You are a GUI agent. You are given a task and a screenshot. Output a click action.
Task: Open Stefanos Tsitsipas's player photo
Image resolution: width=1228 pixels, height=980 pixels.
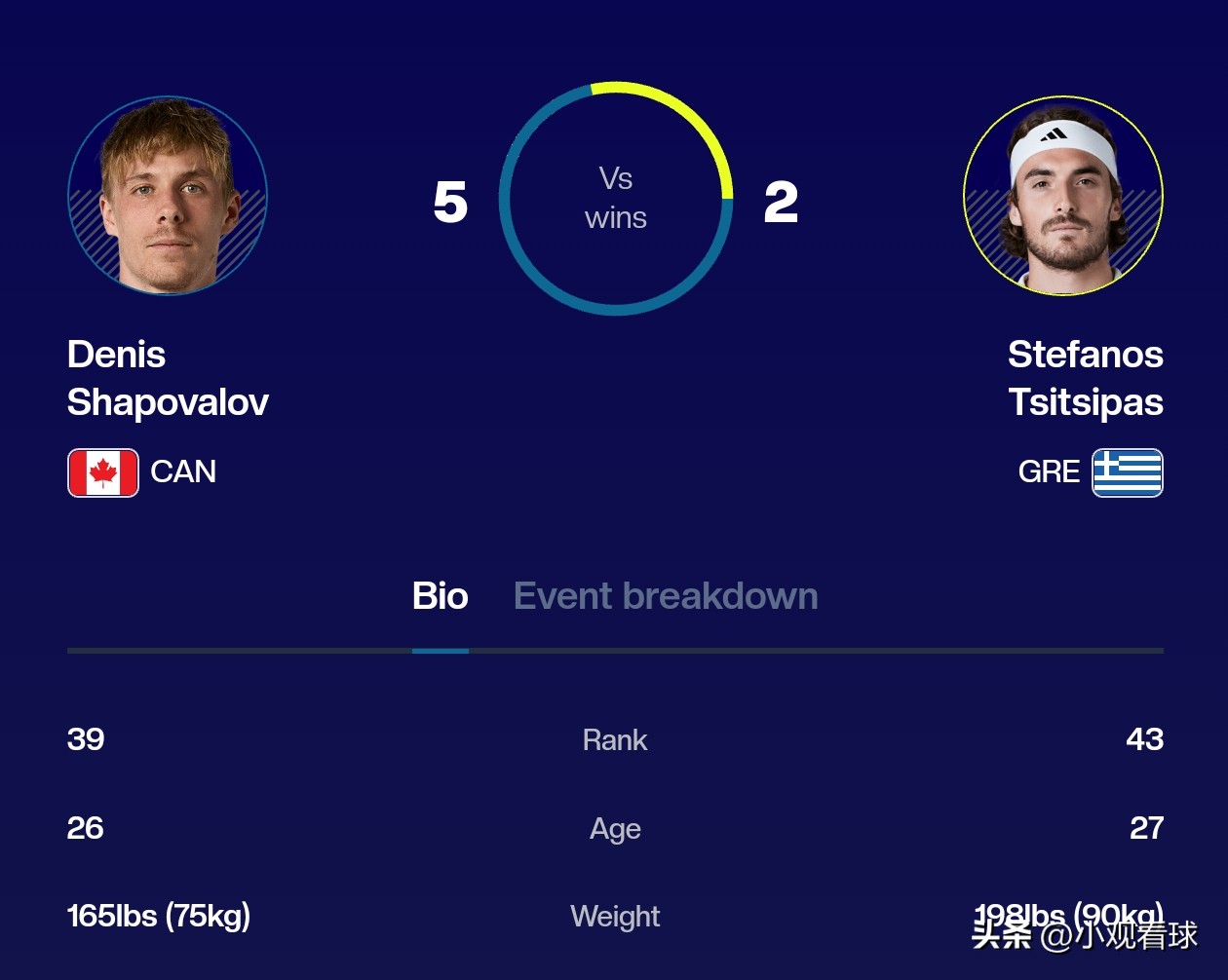point(1062,196)
